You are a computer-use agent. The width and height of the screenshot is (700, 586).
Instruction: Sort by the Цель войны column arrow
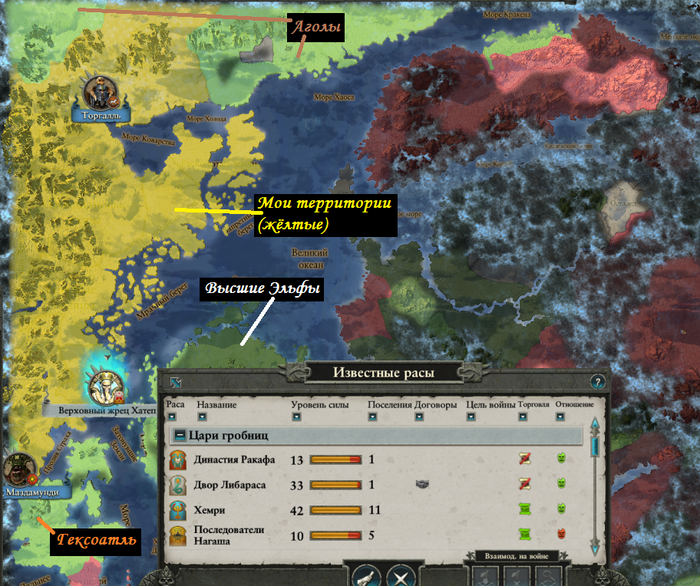[472, 418]
